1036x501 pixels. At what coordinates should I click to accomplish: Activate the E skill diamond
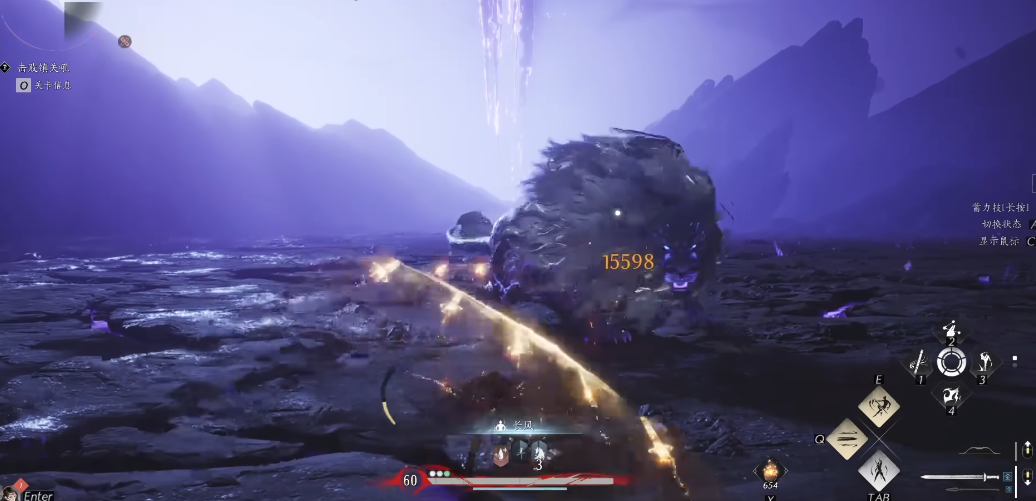click(x=879, y=407)
